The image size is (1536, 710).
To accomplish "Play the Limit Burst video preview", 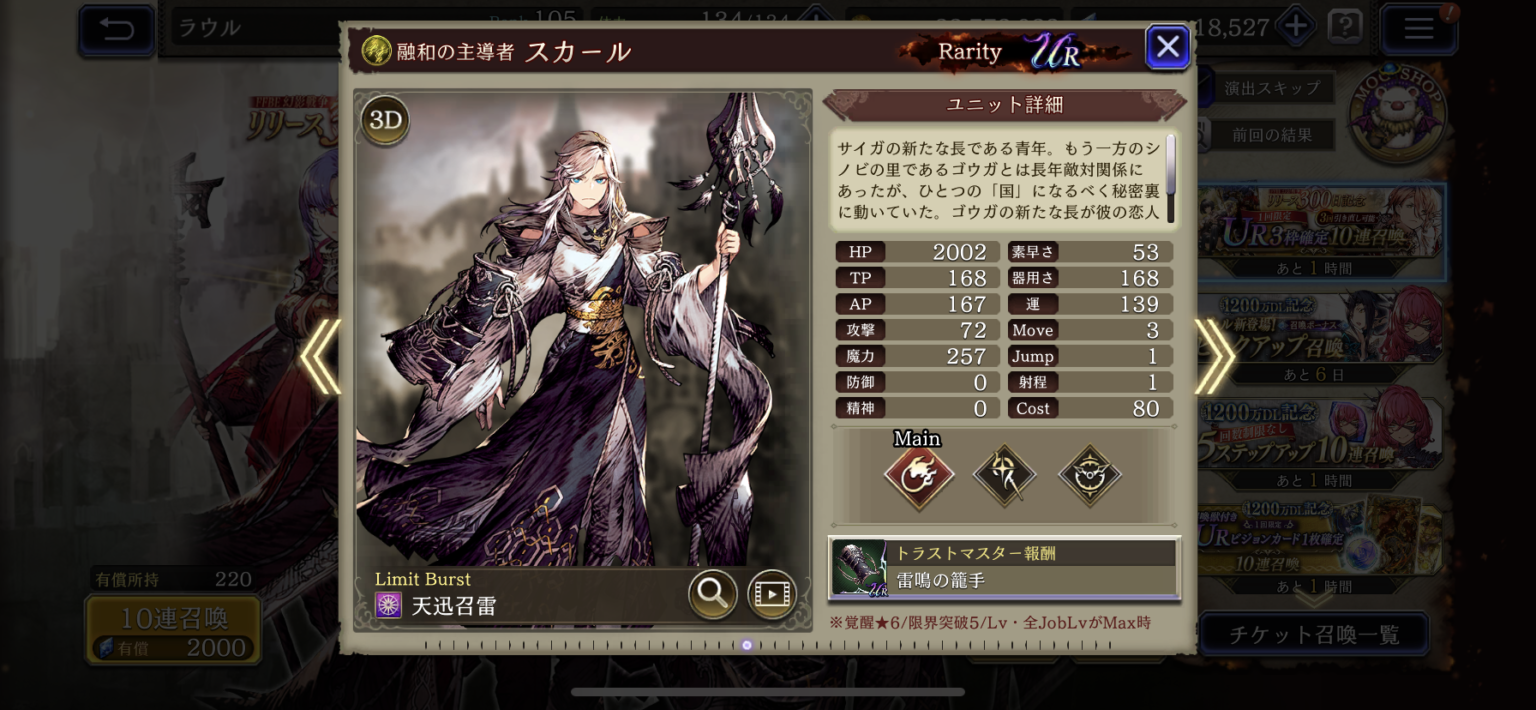I will click(x=771, y=594).
